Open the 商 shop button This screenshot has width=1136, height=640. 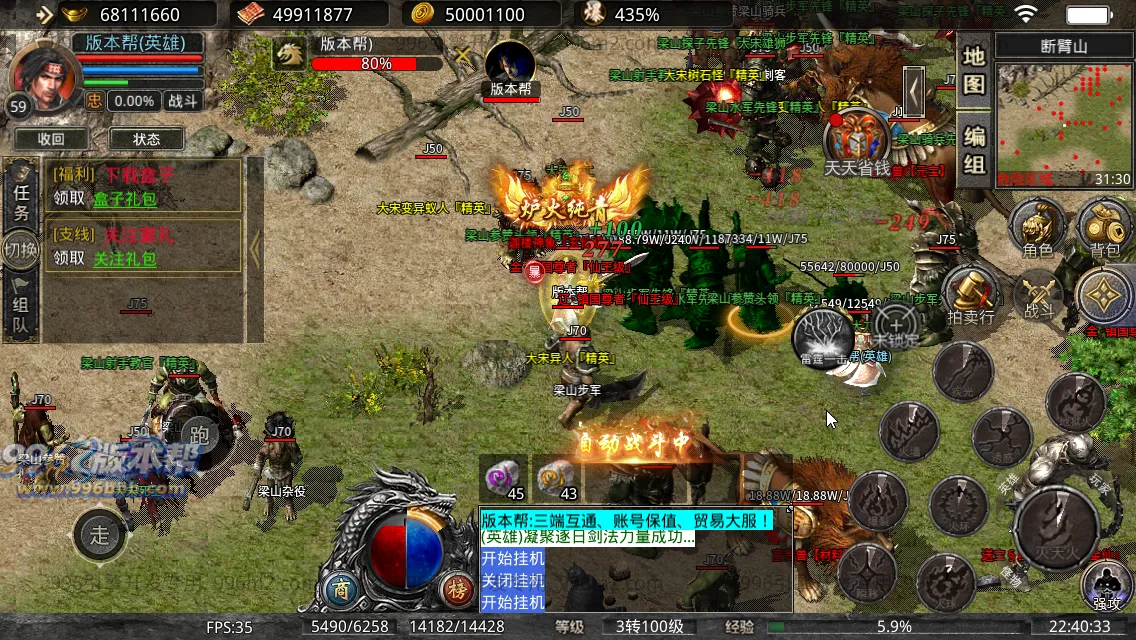pyautogui.click(x=343, y=587)
